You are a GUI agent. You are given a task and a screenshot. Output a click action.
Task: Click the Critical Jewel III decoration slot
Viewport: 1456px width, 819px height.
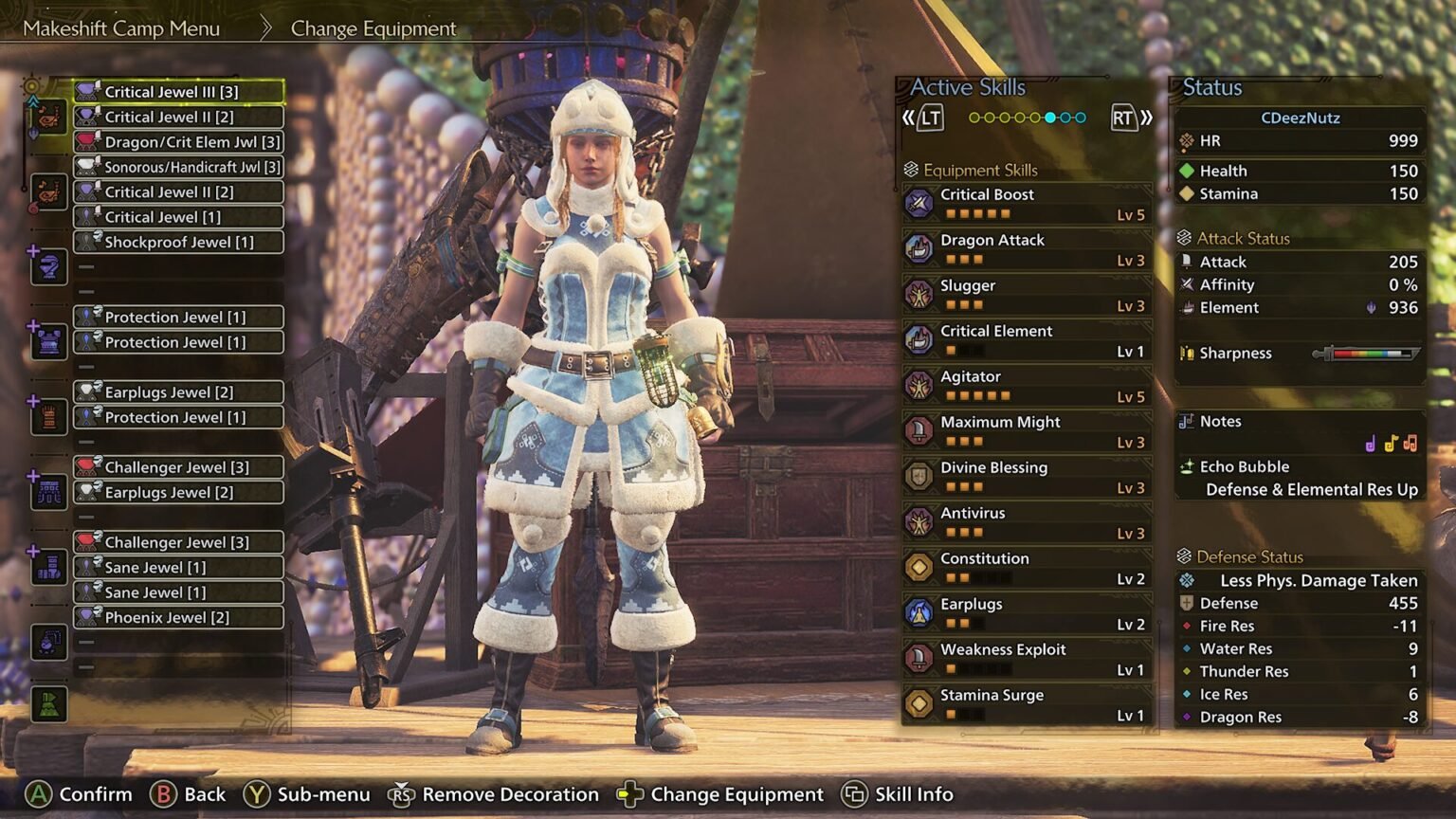coord(179,91)
